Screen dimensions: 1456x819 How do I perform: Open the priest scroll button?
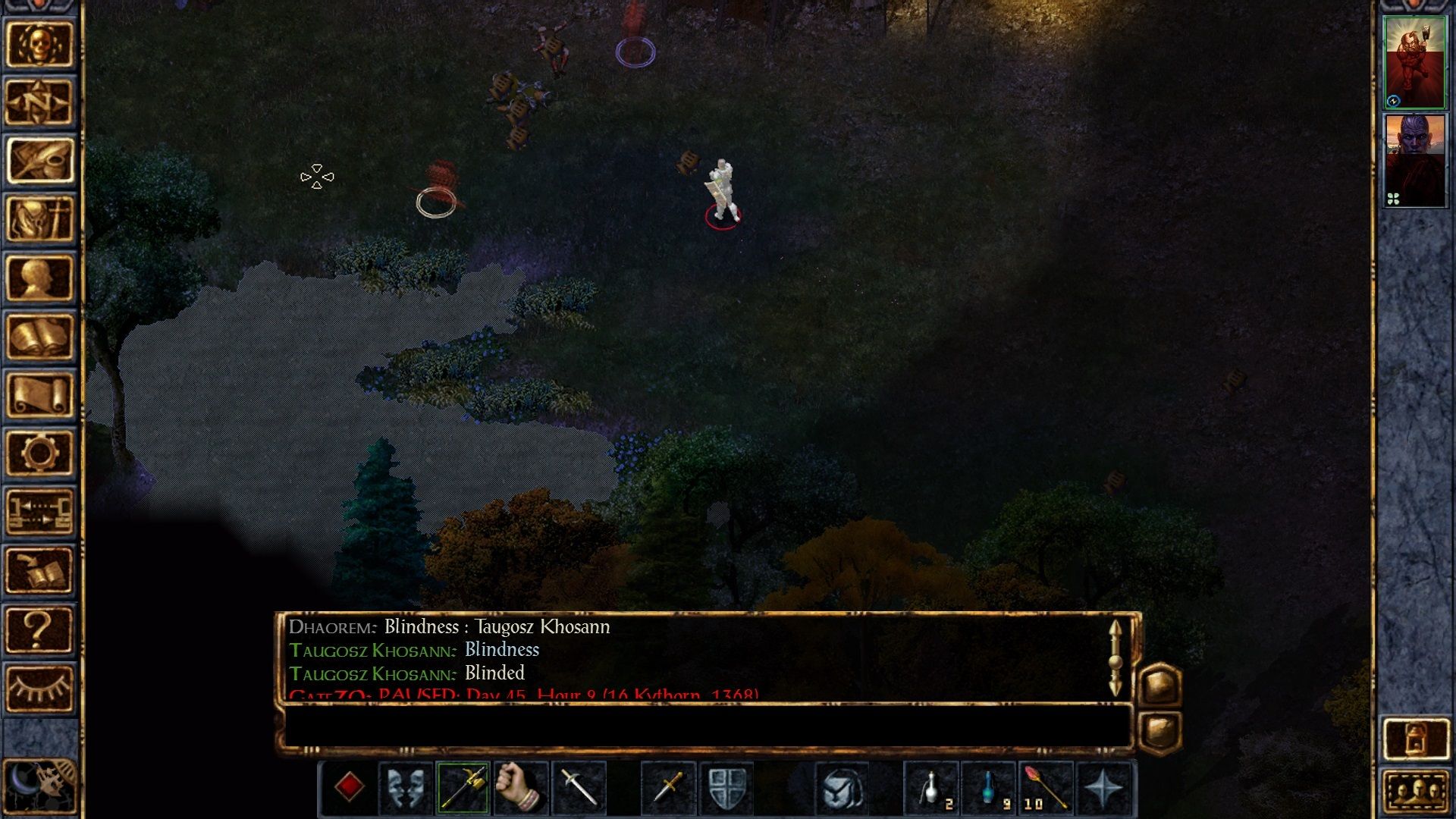(x=39, y=394)
